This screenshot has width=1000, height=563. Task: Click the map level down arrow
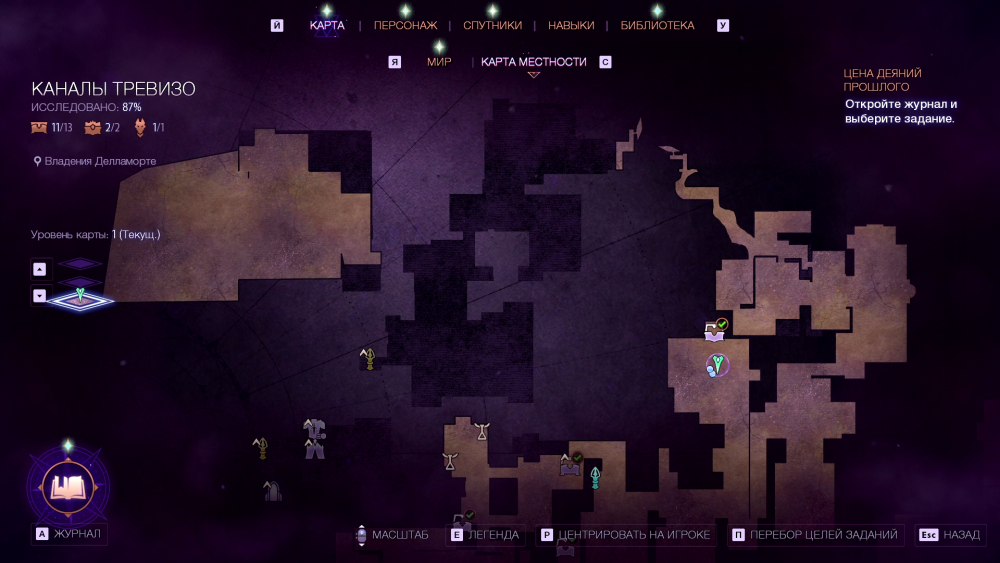(39, 295)
